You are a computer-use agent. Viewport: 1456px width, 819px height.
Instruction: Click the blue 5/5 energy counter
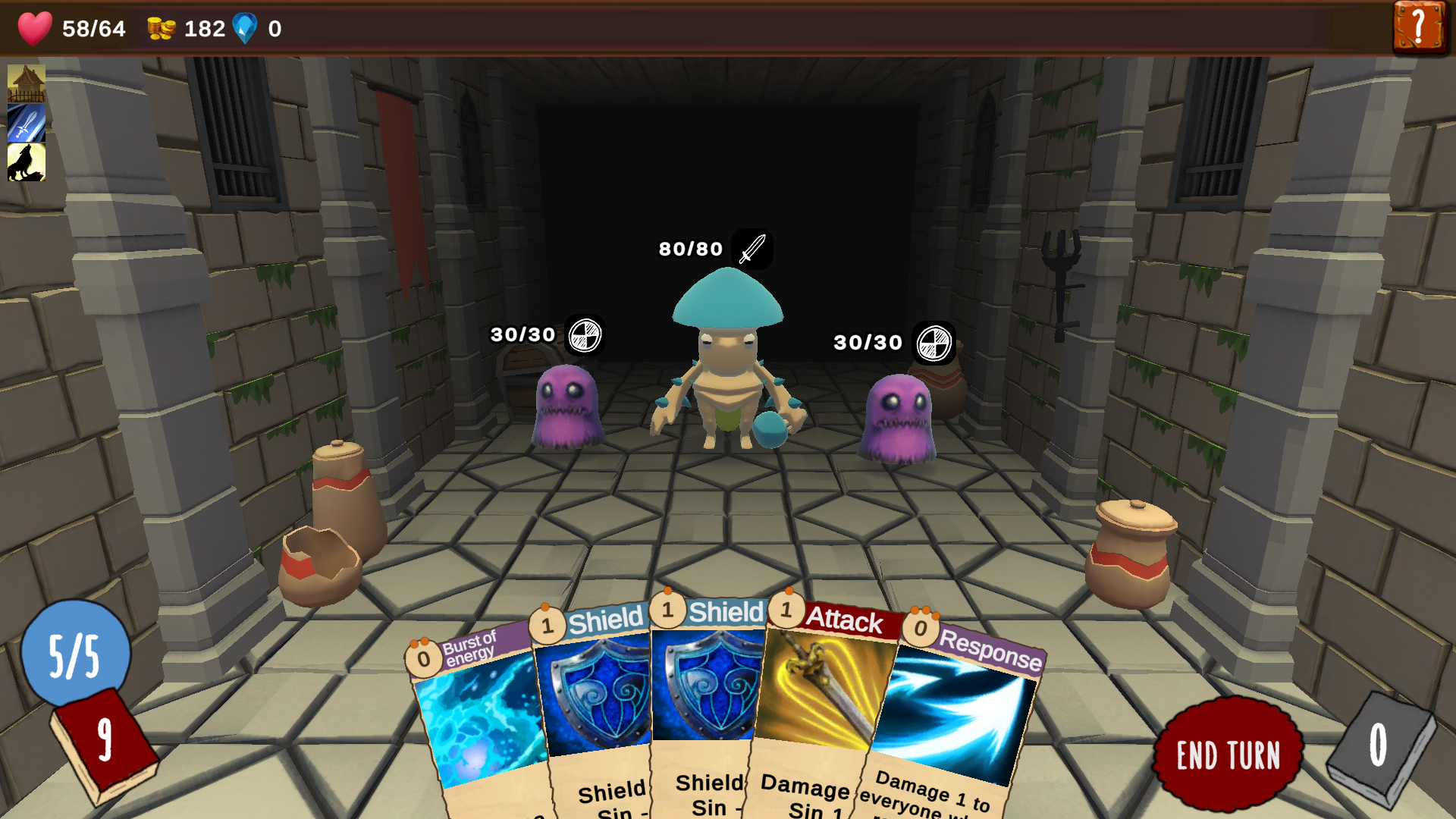76,654
